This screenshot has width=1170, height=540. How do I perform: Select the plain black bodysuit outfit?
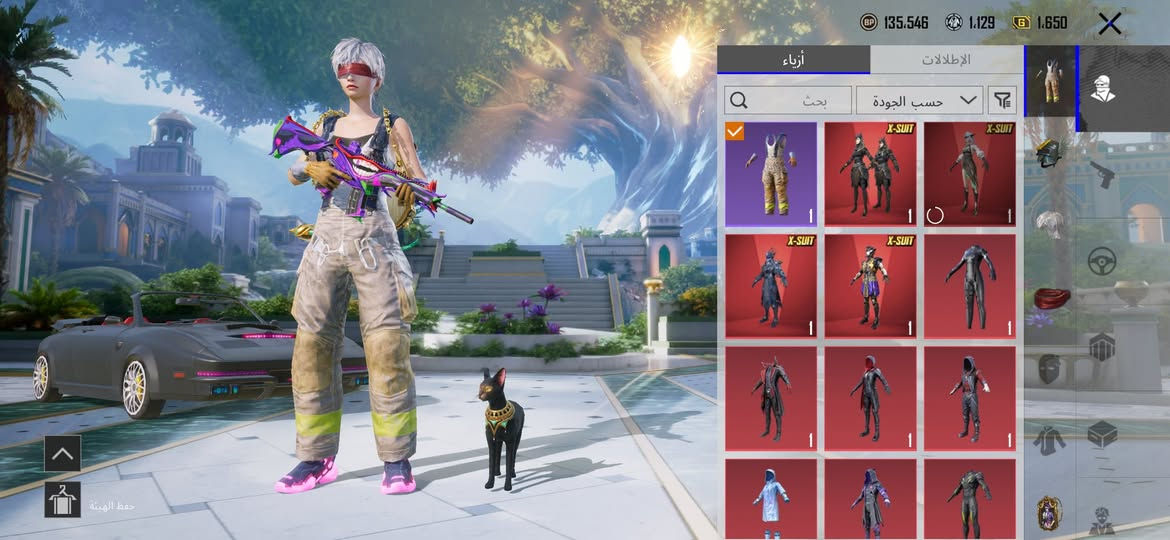click(x=969, y=286)
